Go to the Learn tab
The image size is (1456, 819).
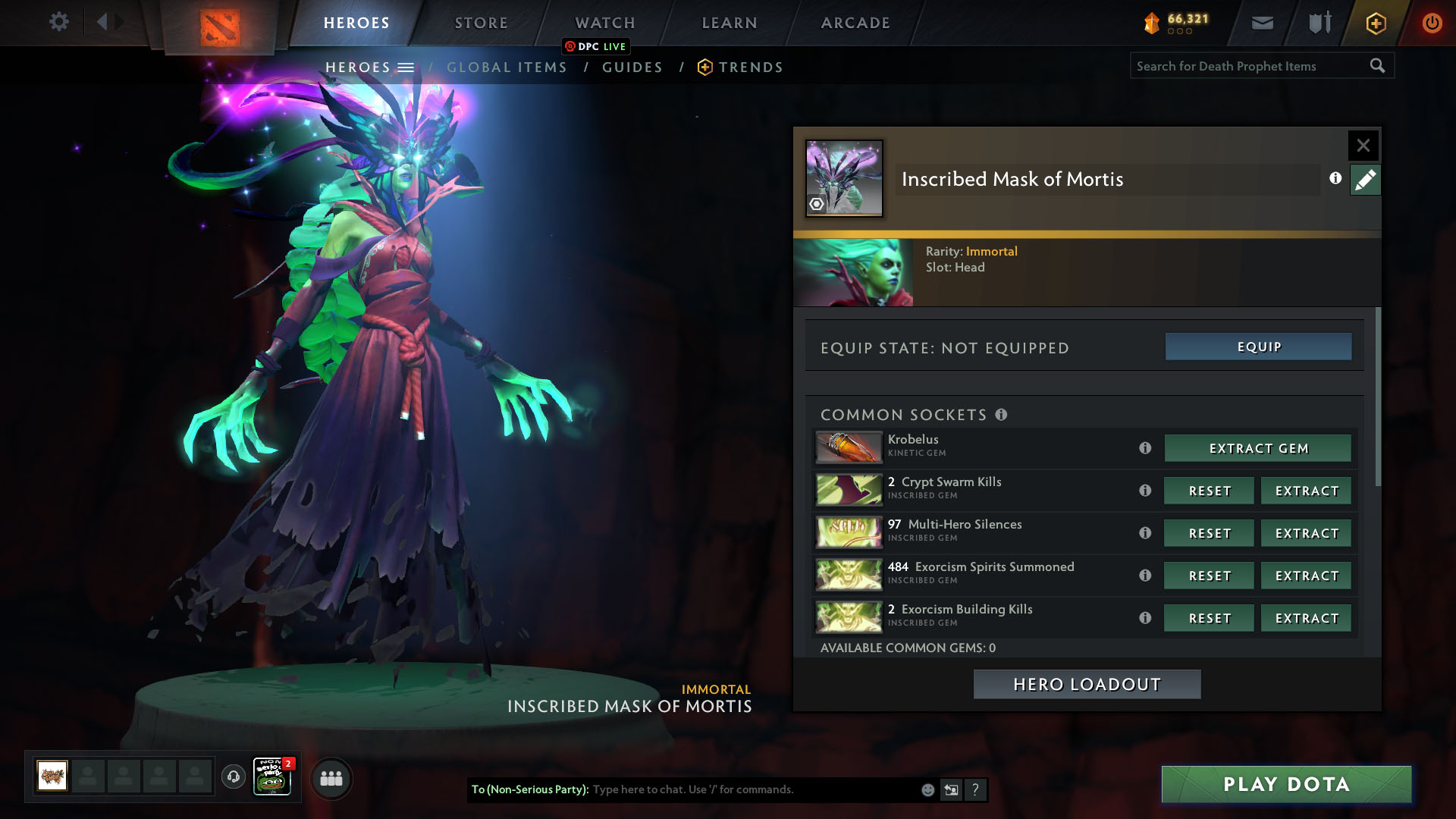coord(729,23)
